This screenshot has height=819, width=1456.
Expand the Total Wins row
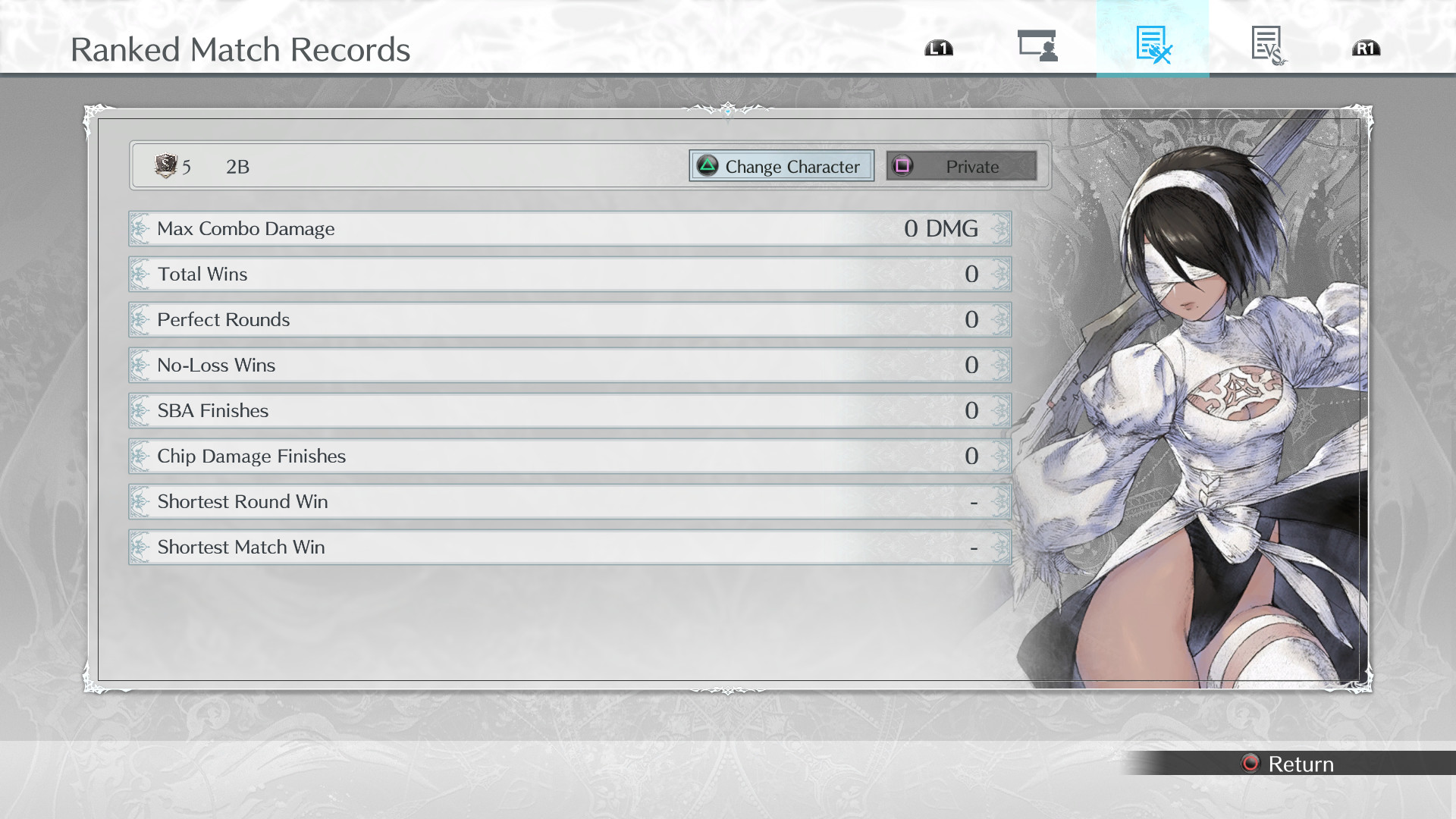(569, 274)
